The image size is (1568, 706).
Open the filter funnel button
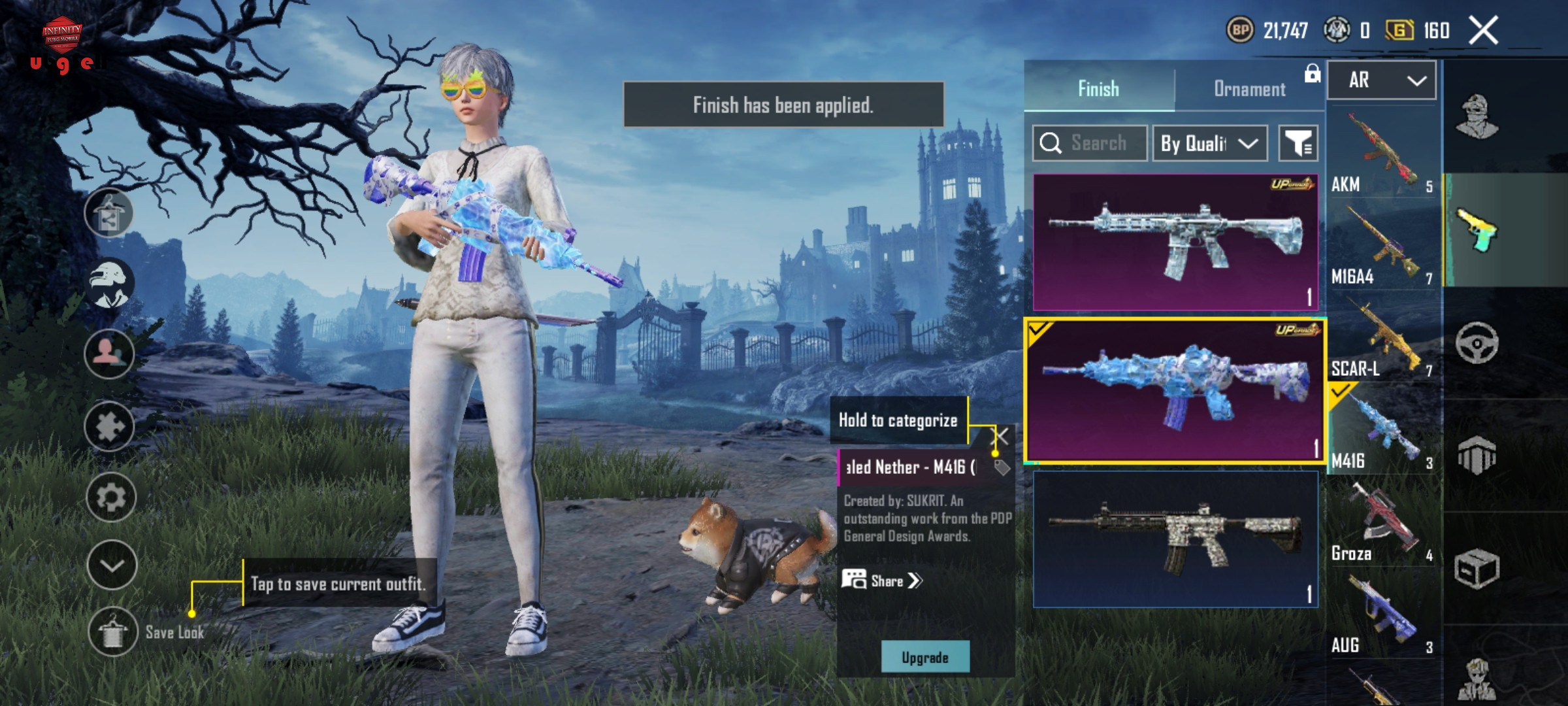1298,143
